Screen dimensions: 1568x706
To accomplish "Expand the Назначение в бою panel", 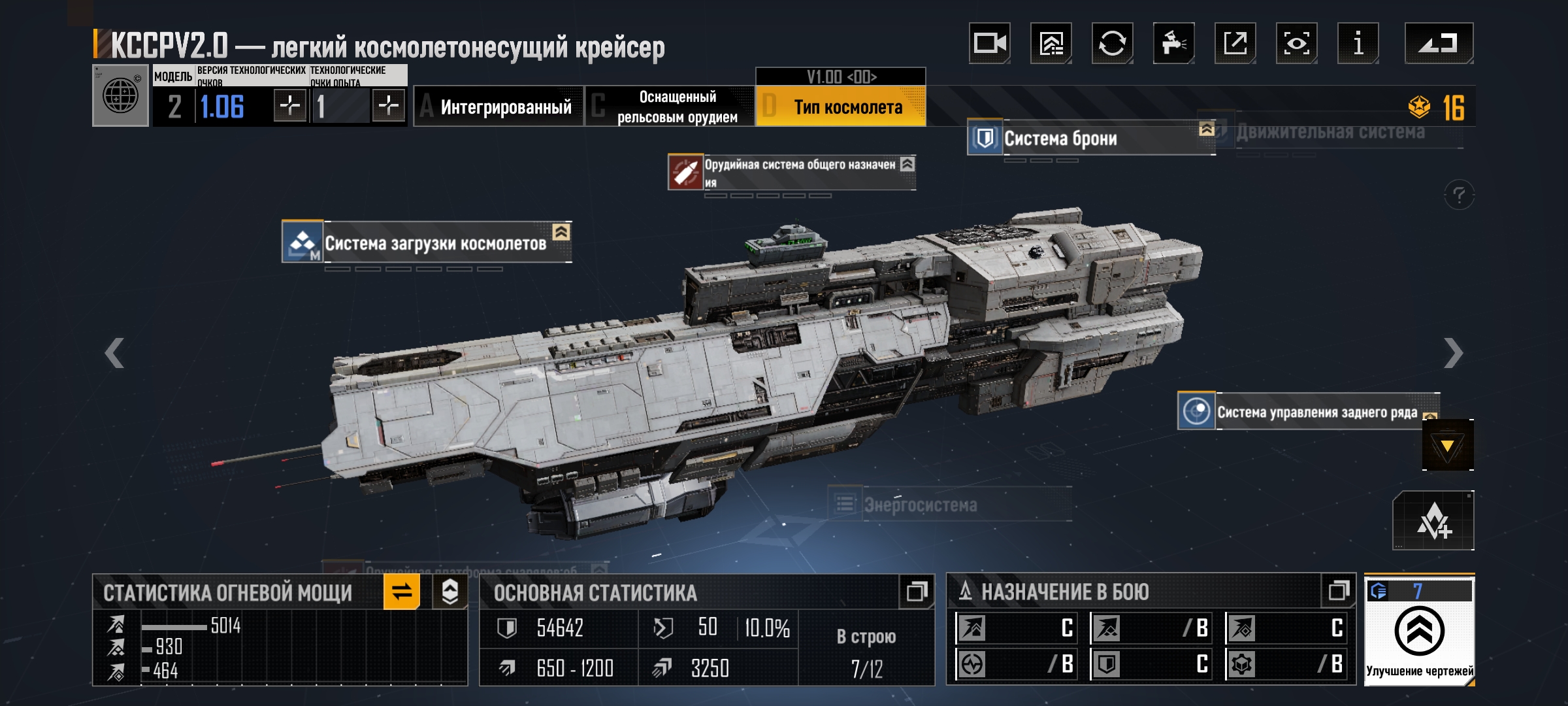I will tap(1338, 591).
